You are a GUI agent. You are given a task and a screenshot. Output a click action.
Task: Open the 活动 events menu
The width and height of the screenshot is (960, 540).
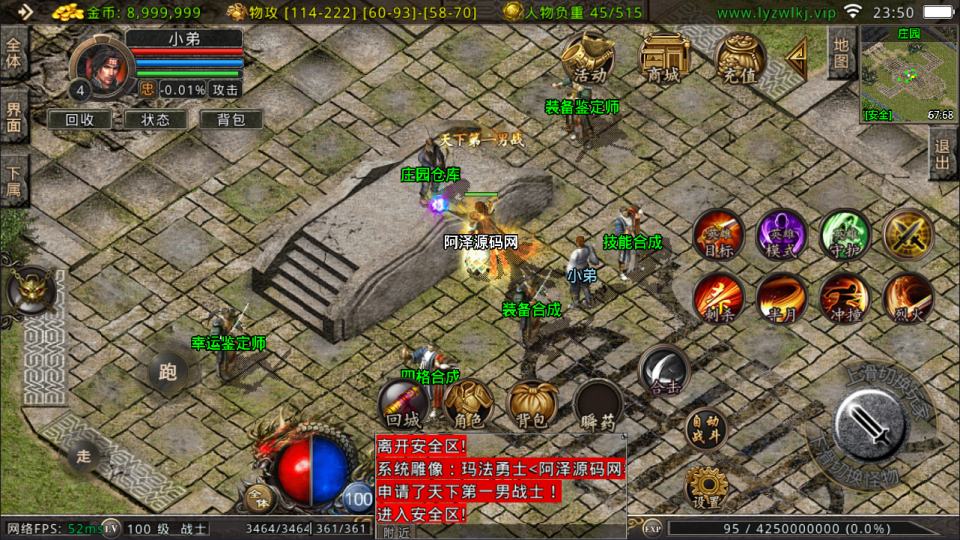tap(588, 58)
